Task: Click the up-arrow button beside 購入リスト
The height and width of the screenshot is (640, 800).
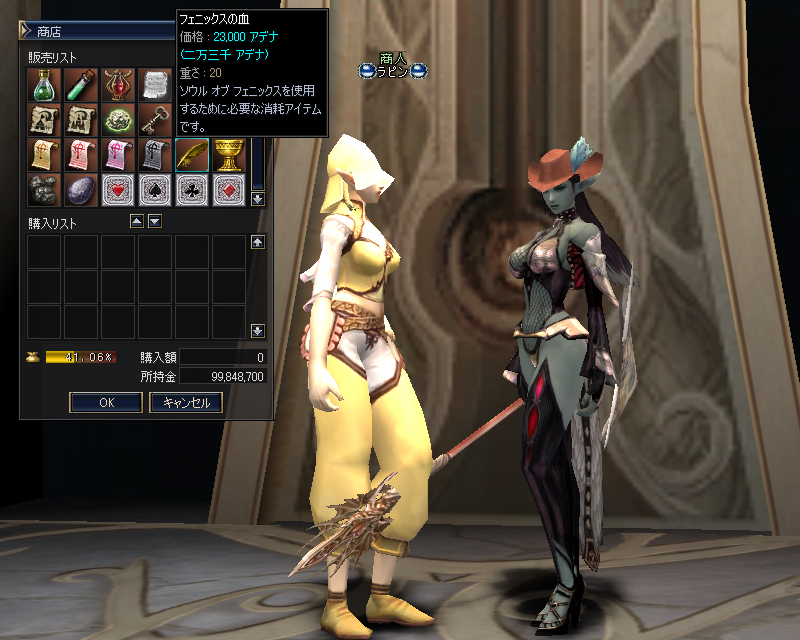Action: click(x=138, y=221)
